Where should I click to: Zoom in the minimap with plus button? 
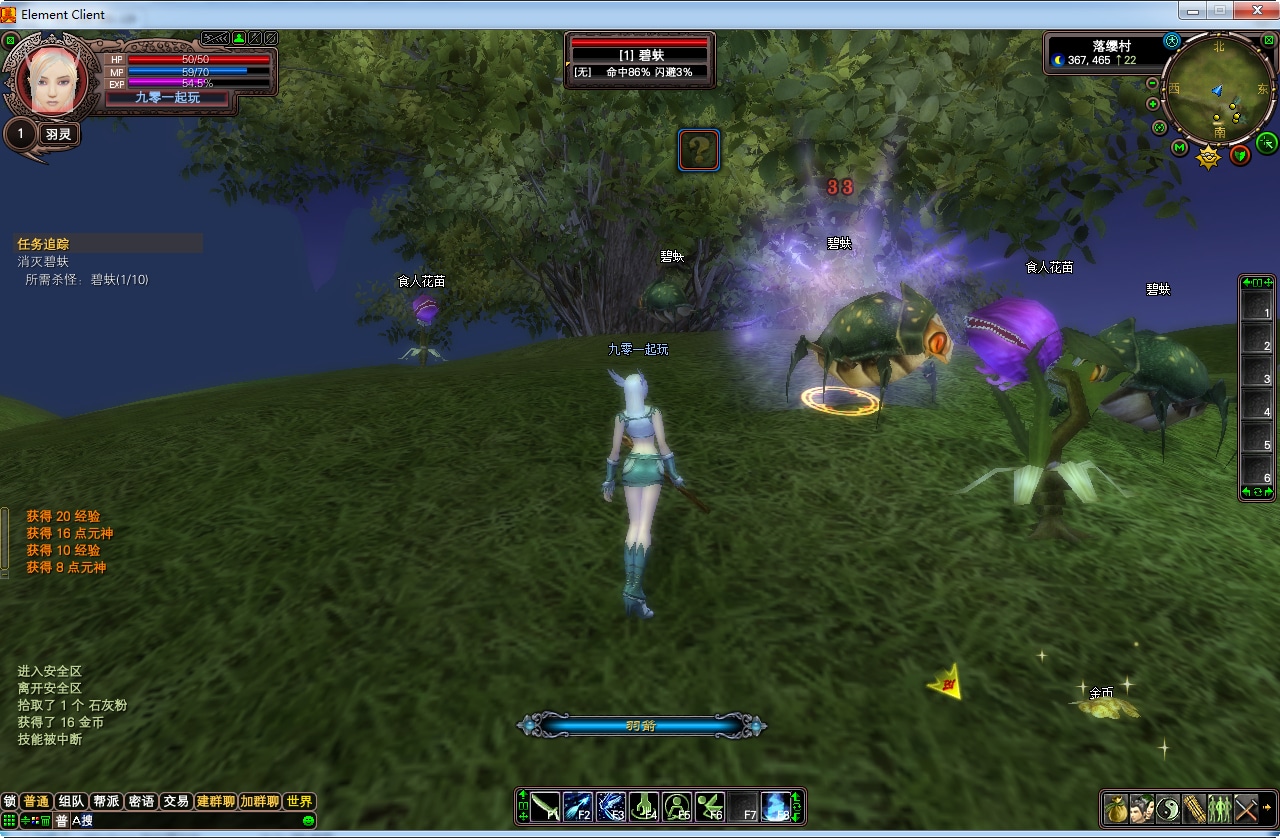(1152, 104)
